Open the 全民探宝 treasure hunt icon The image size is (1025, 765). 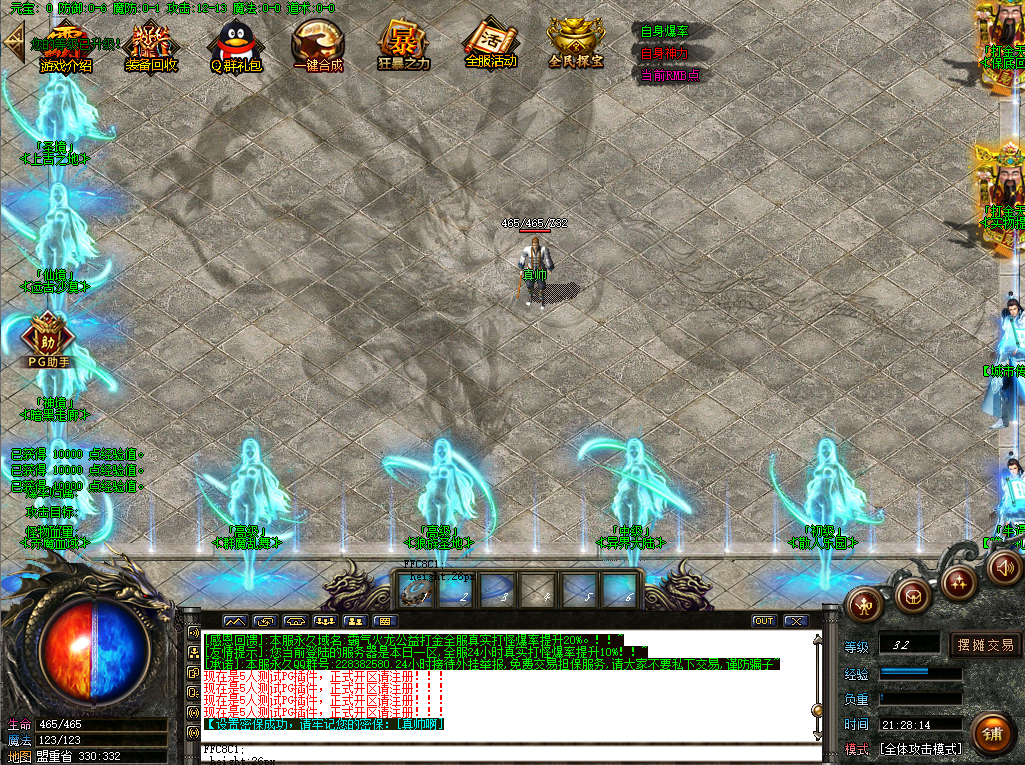pos(576,44)
